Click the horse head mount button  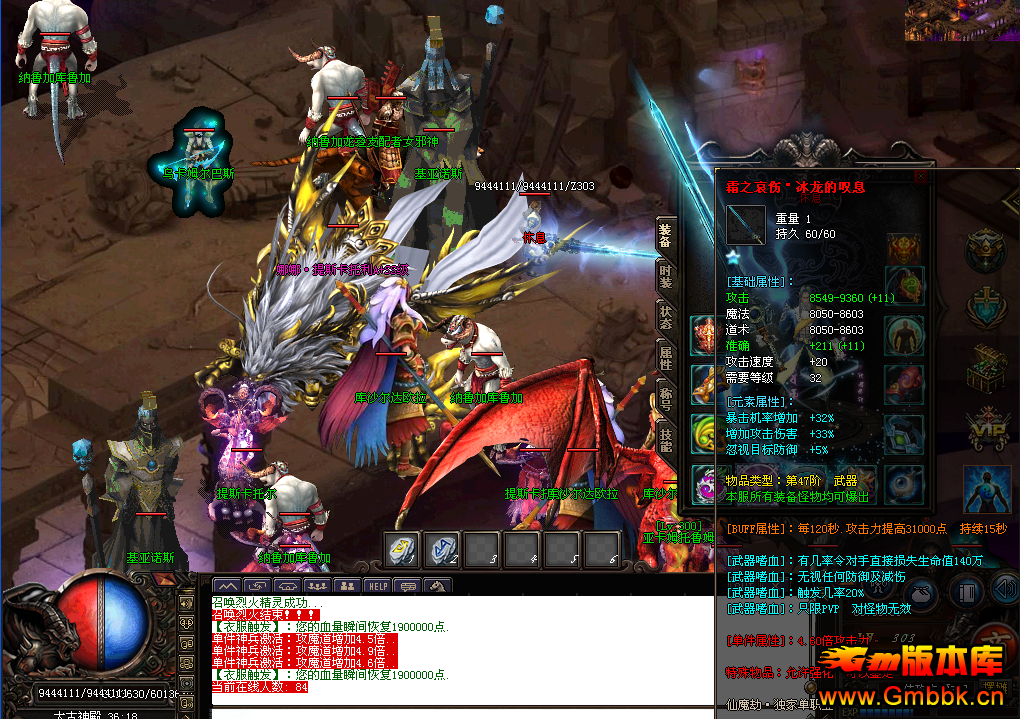point(437,586)
